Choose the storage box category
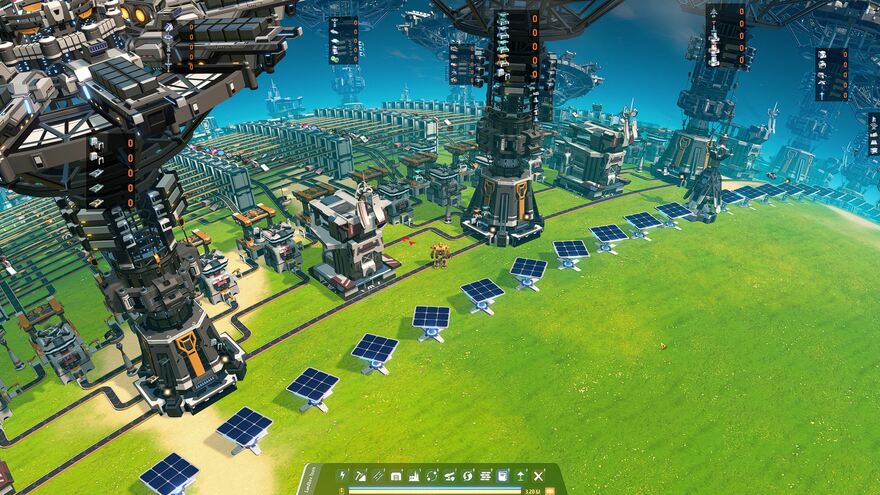This screenshot has height=495, width=880. 397,475
